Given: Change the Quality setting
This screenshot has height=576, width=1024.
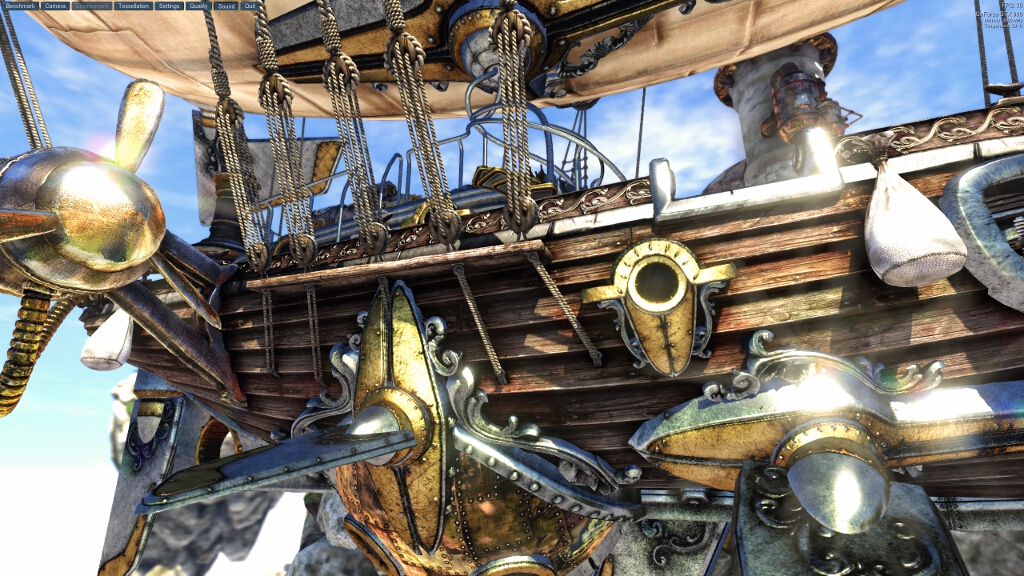Looking at the screenshot, I should 198,6.
